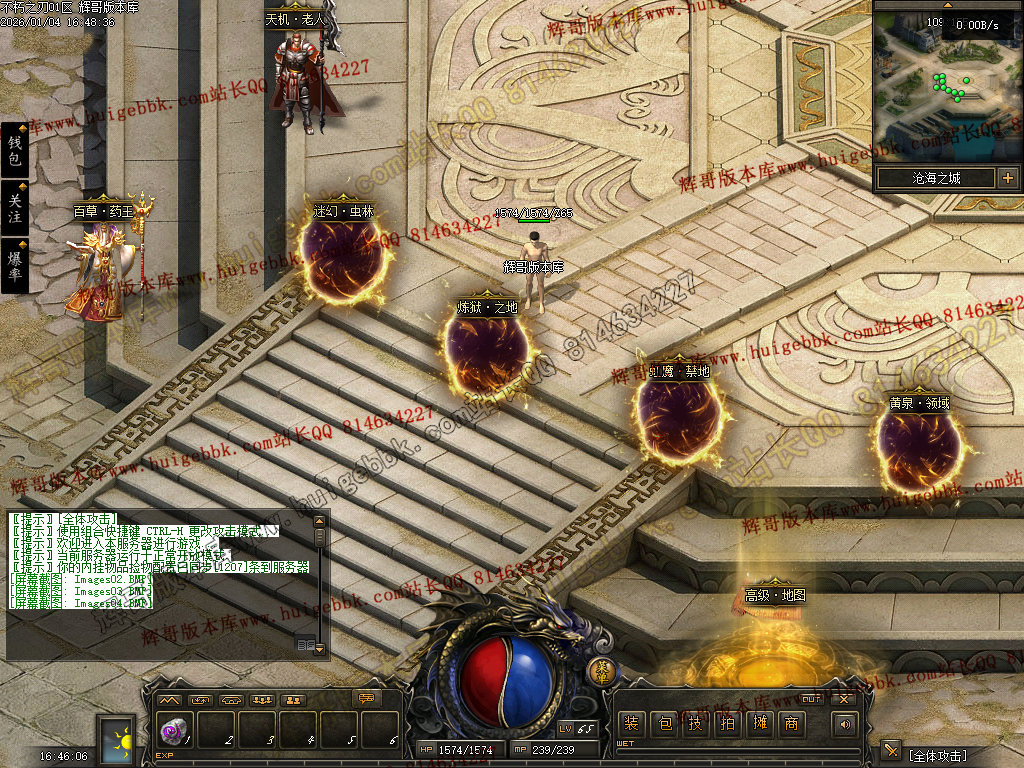Open the 技 skills panel

coord(695,724)
